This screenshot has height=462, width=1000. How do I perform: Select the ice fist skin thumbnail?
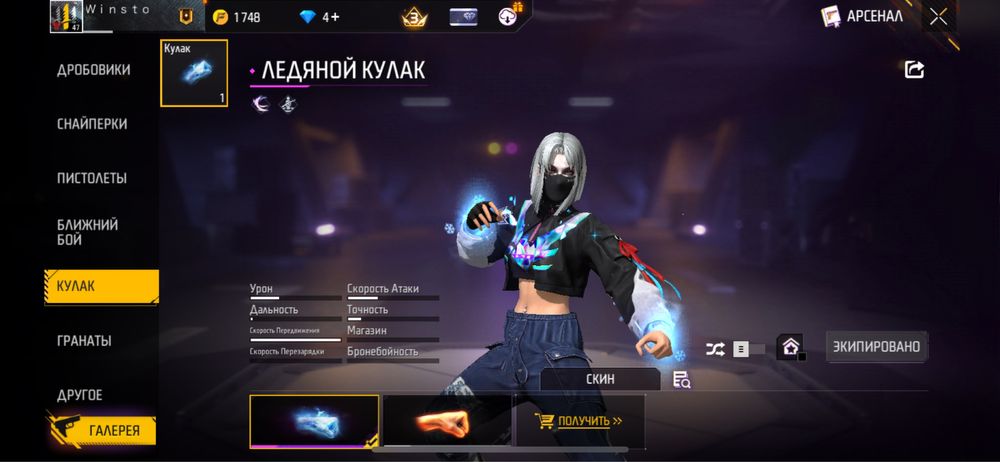[x=314, y=420]
